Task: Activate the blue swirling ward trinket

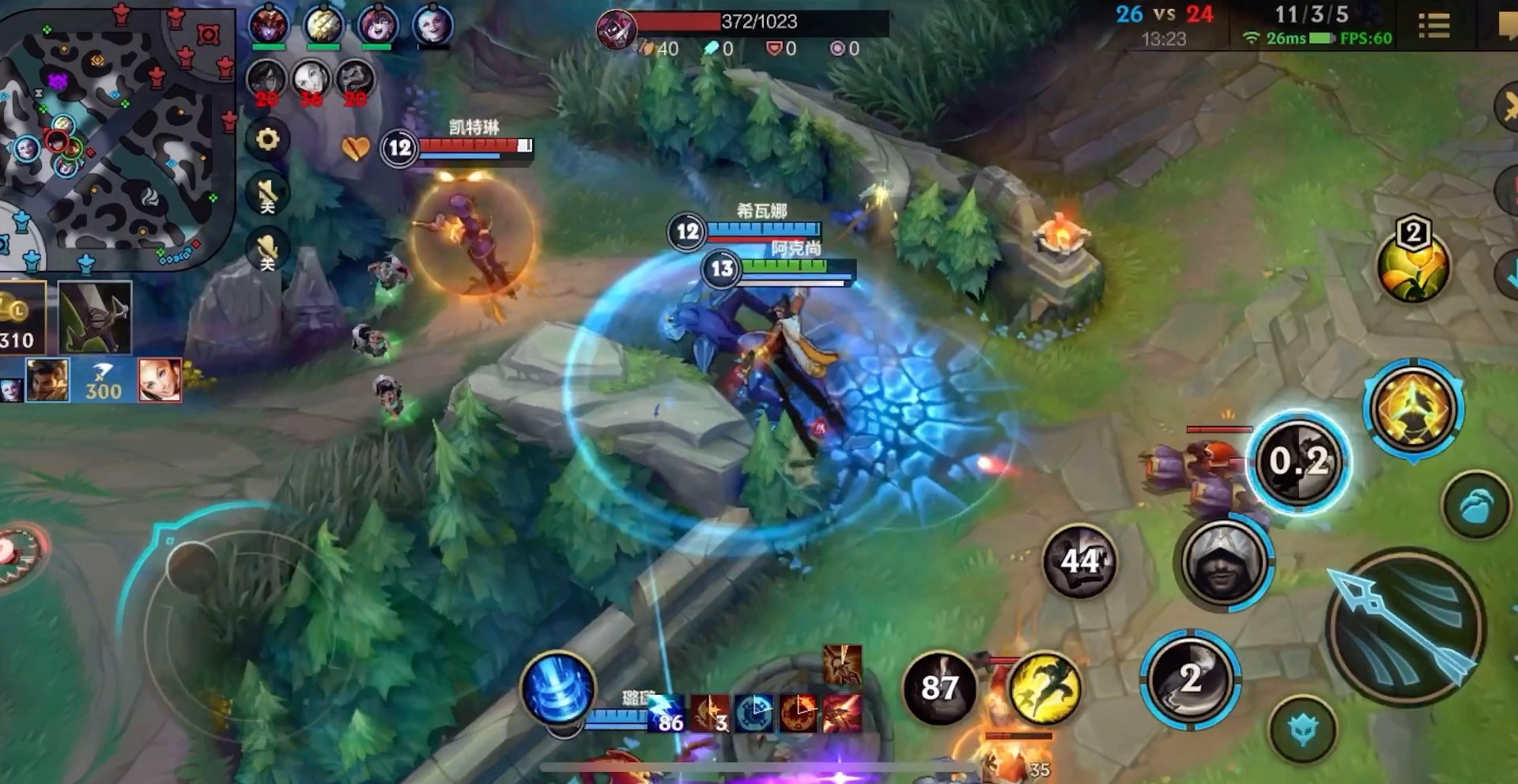Action: (557, 689)
